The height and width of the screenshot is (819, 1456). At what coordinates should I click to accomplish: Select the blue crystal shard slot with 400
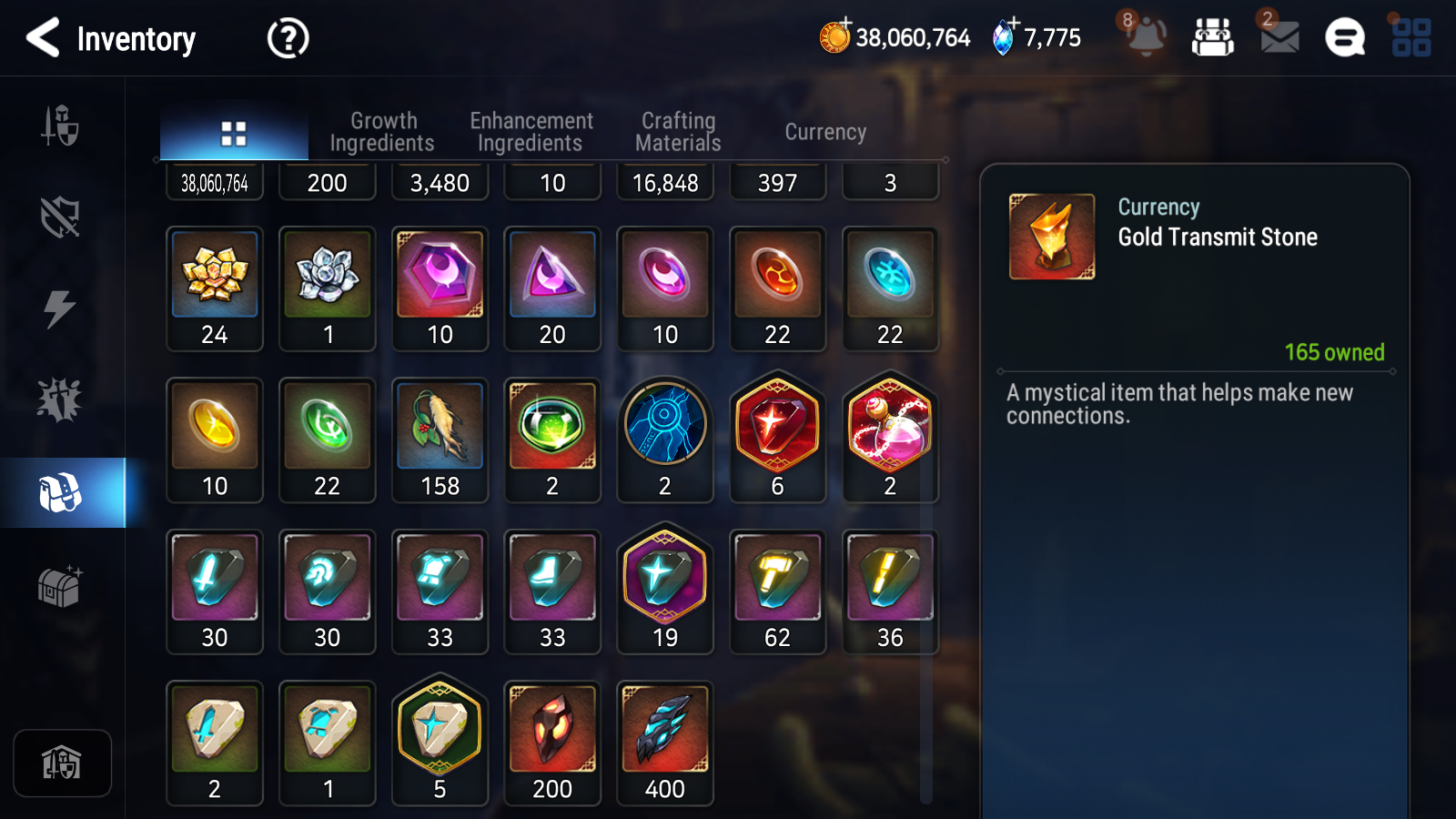tap(665, 743)
